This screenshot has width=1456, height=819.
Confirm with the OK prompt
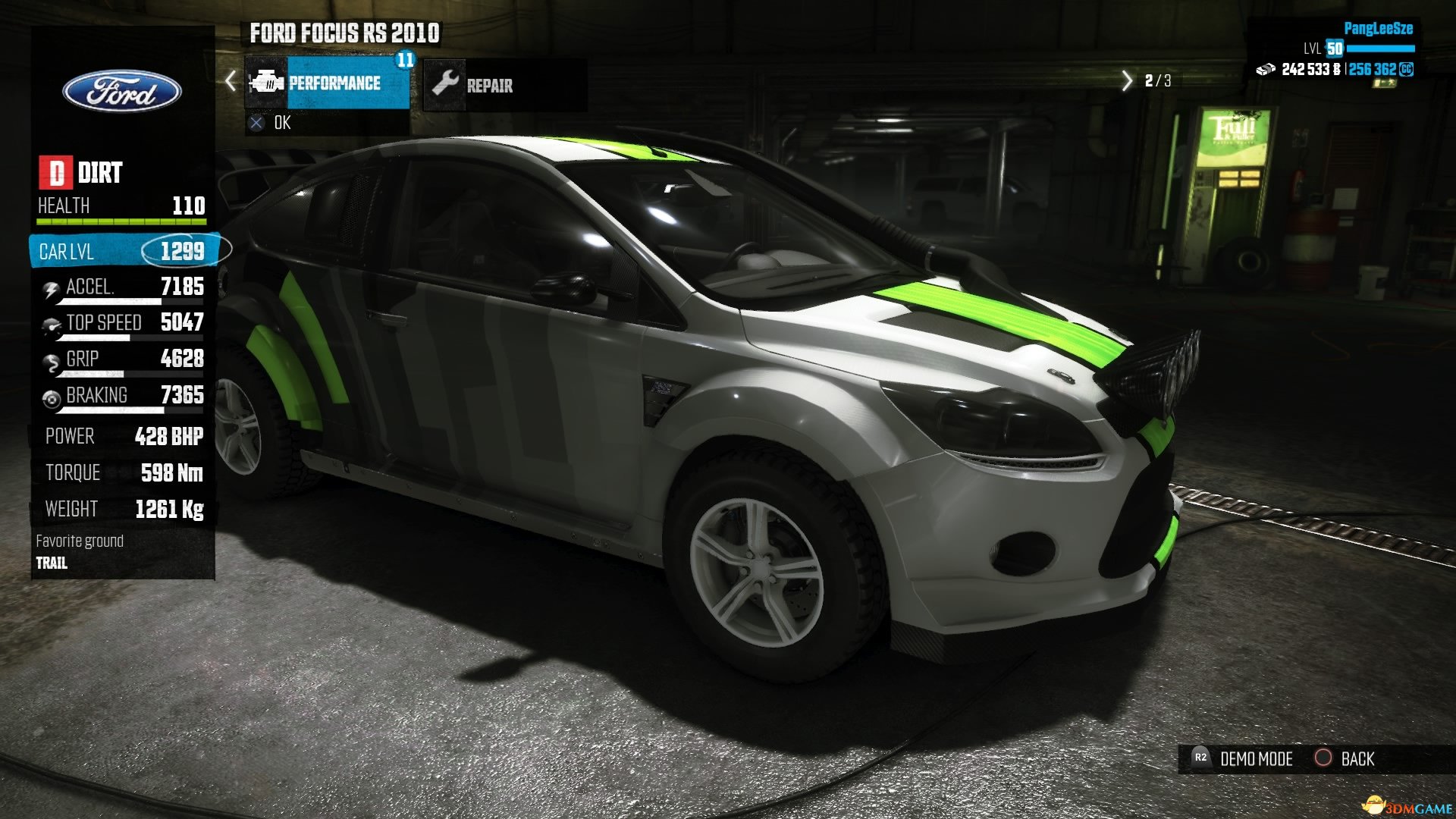click(271, 123)
